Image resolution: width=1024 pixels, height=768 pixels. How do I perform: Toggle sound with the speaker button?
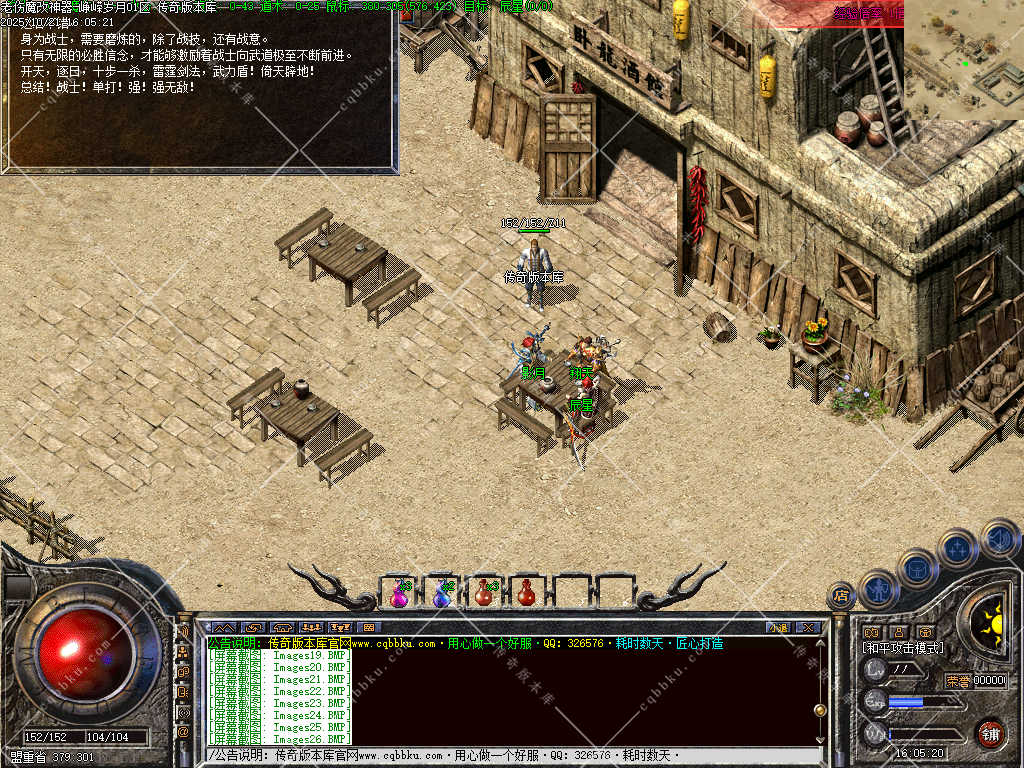pyautogui.click(x=998, y=538)
